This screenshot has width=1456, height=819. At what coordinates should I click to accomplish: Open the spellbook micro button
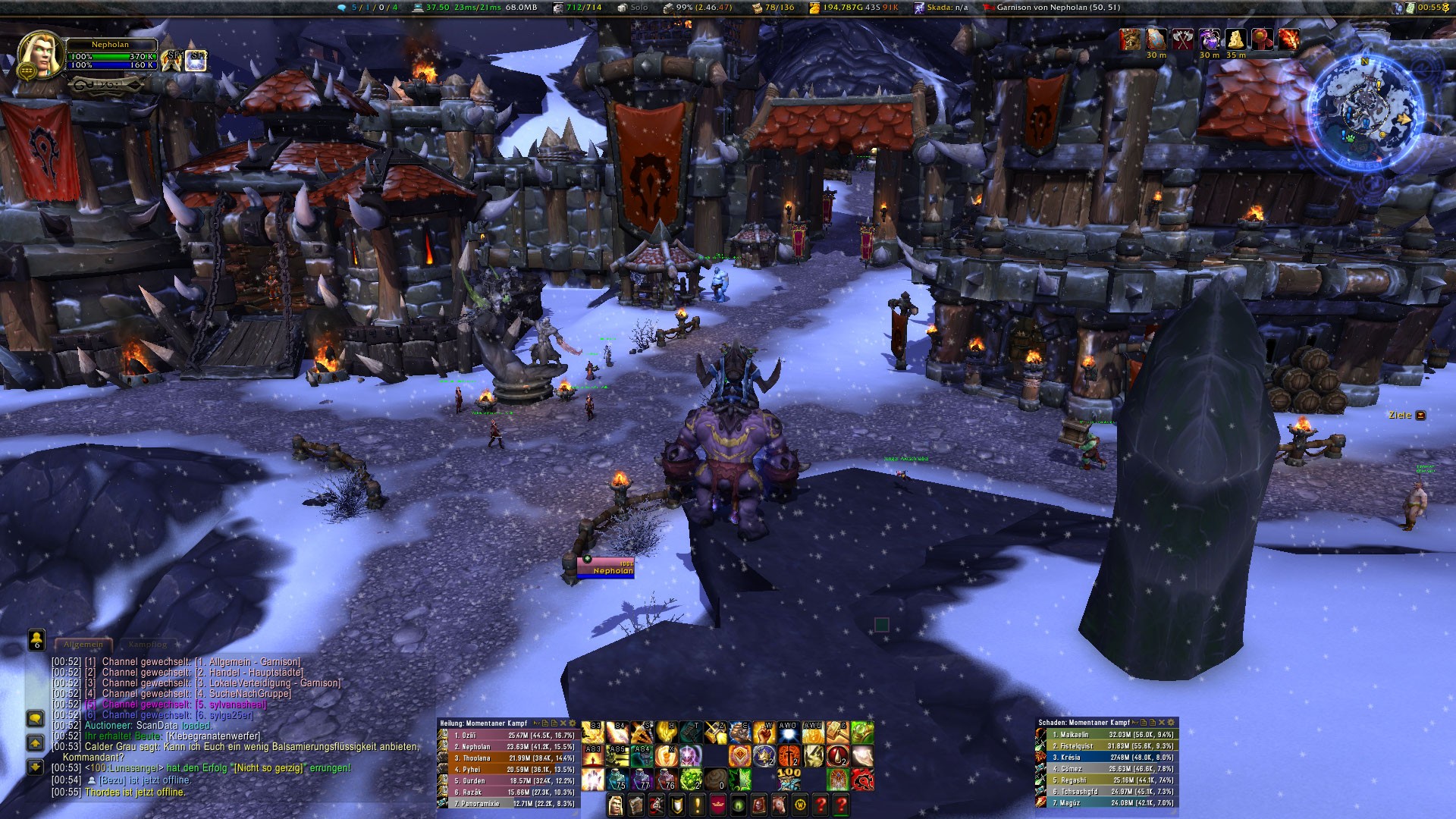[x=636, y=805]
